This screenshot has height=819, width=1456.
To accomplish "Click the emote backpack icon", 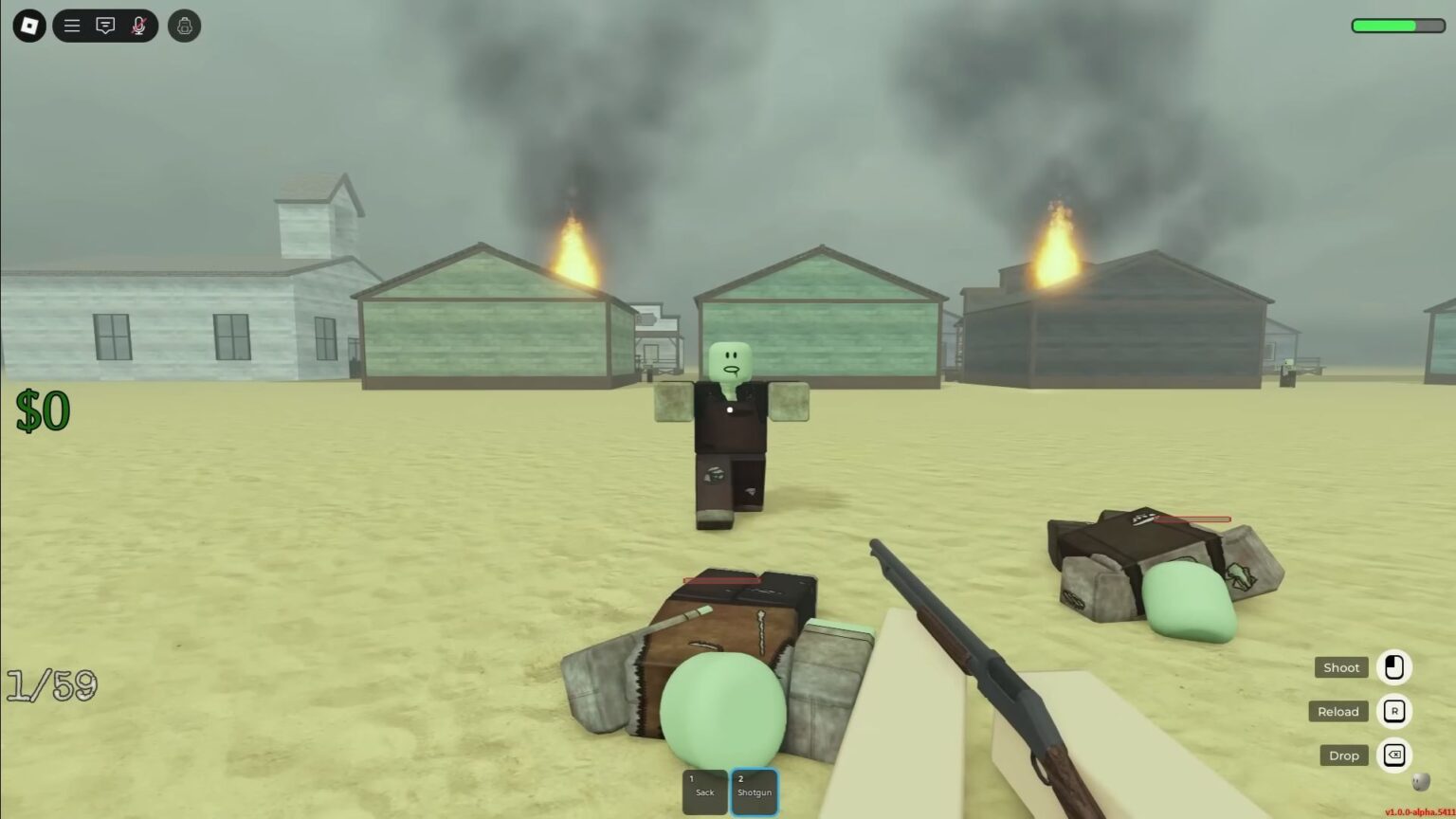I will [x=183, y=26].
